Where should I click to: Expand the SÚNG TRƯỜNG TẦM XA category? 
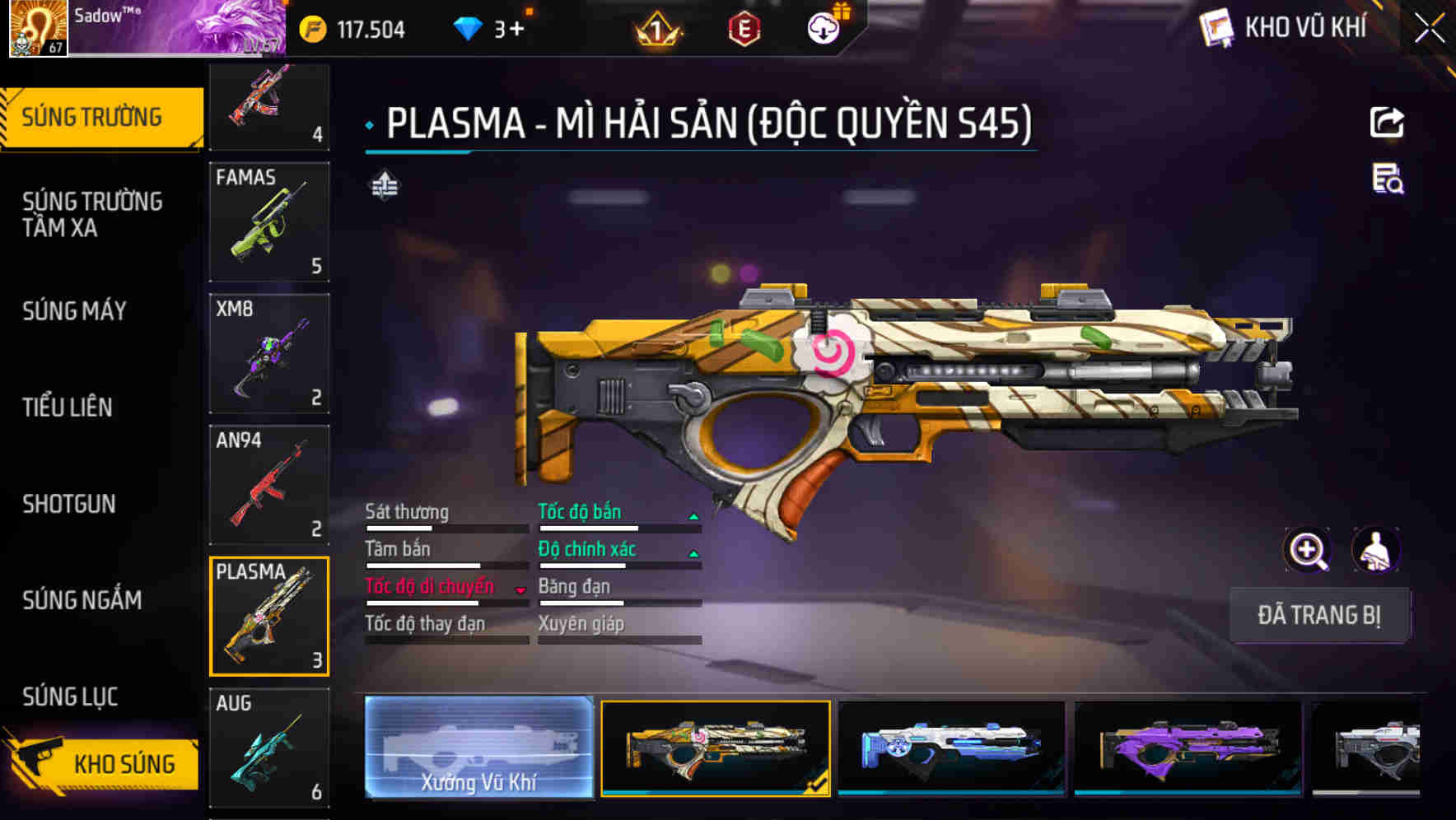[91, 214]
